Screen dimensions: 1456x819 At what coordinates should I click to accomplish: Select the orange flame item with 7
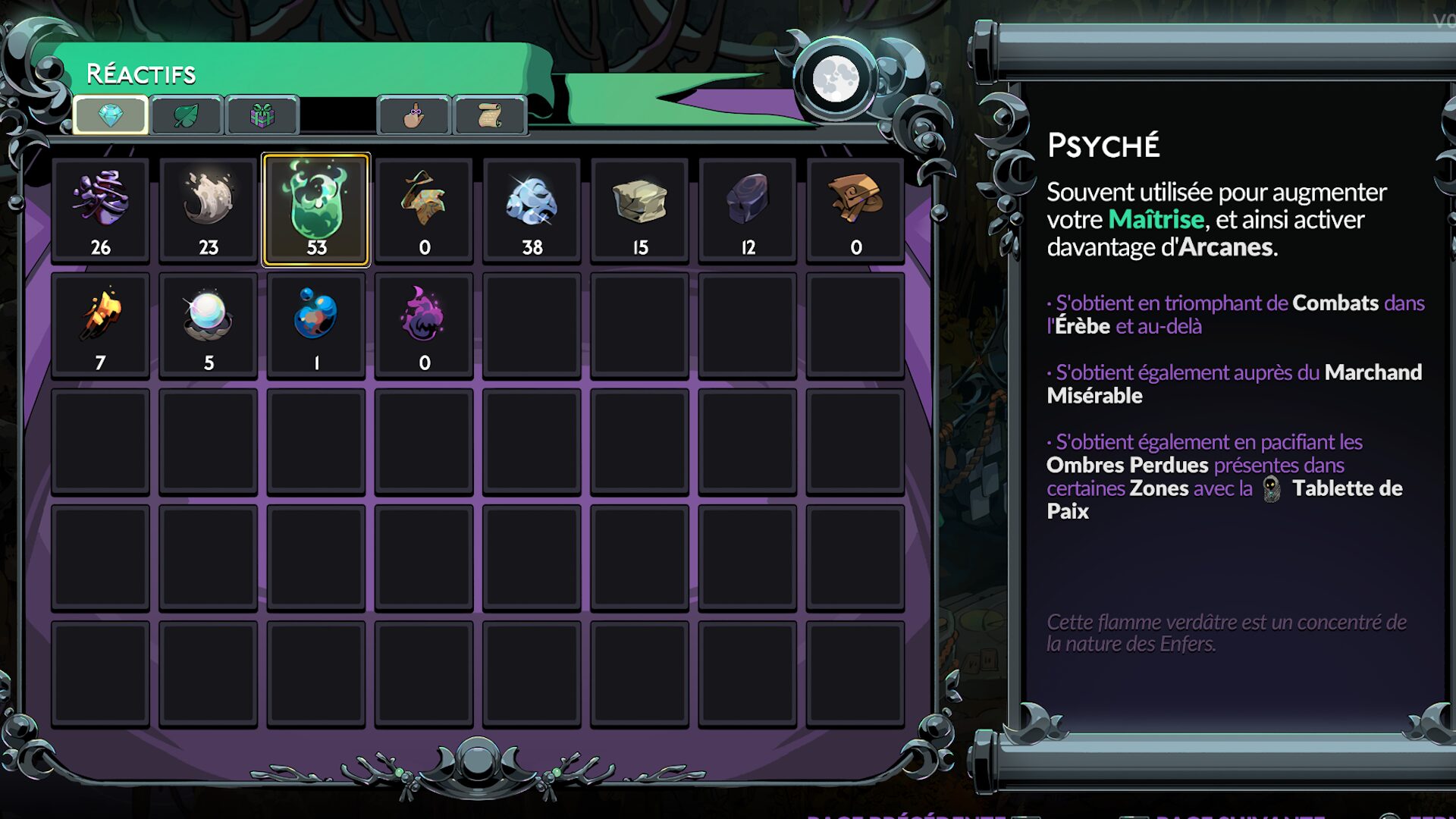tap(101, 325)
